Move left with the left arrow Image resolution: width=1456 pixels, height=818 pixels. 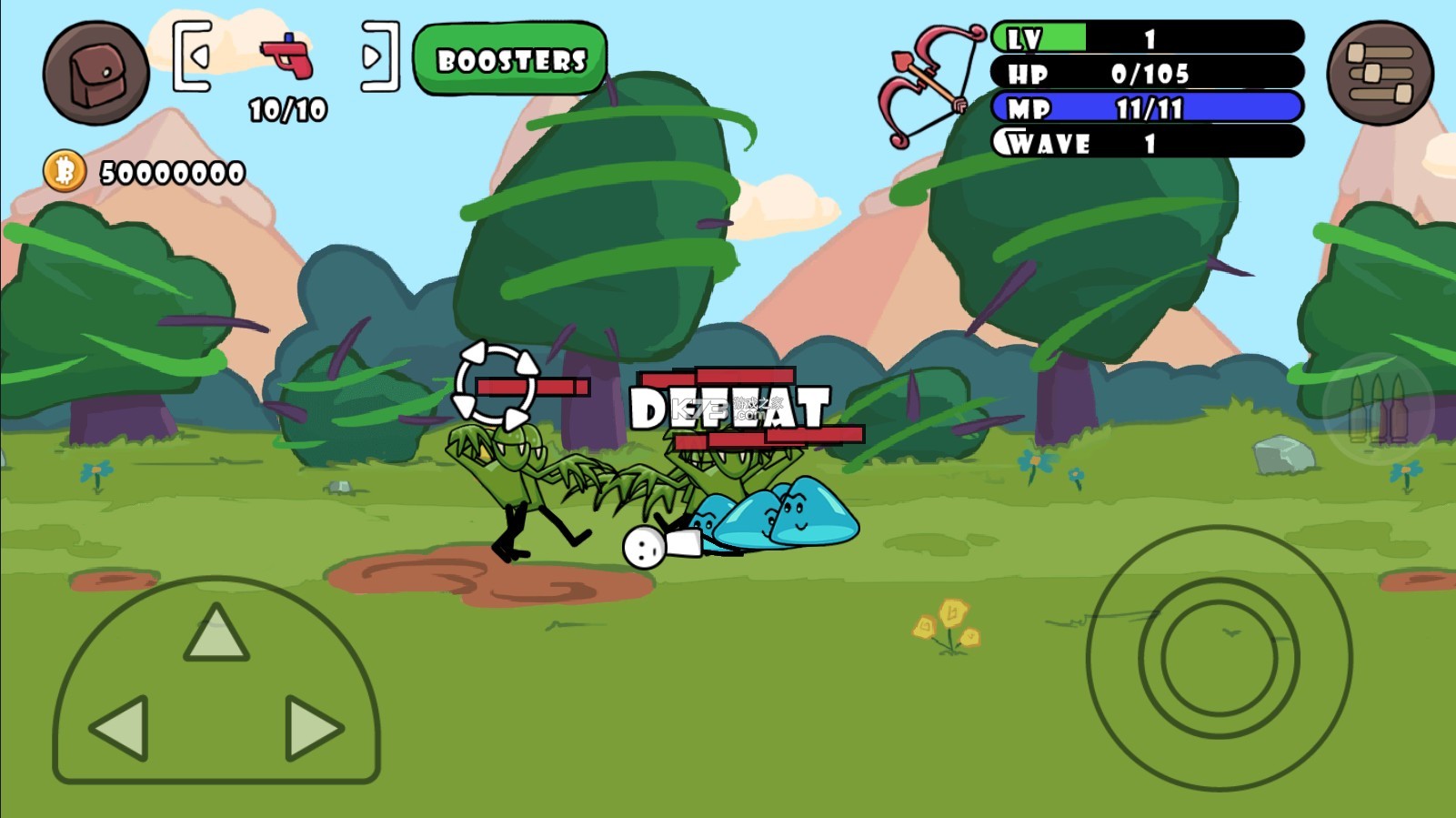pyautogui.click(x=120, y=728)
